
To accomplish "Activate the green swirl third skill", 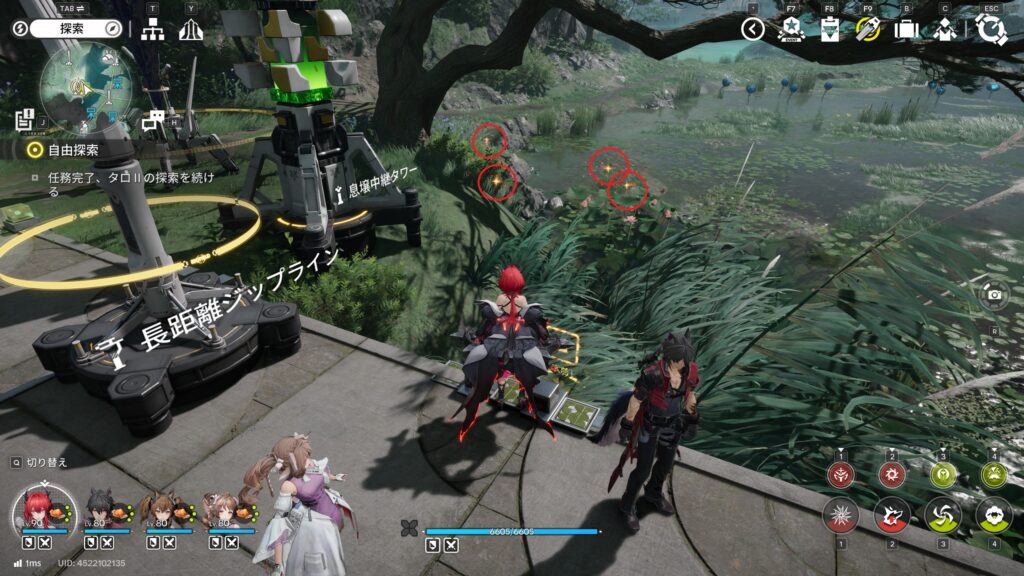I will 942,515.
